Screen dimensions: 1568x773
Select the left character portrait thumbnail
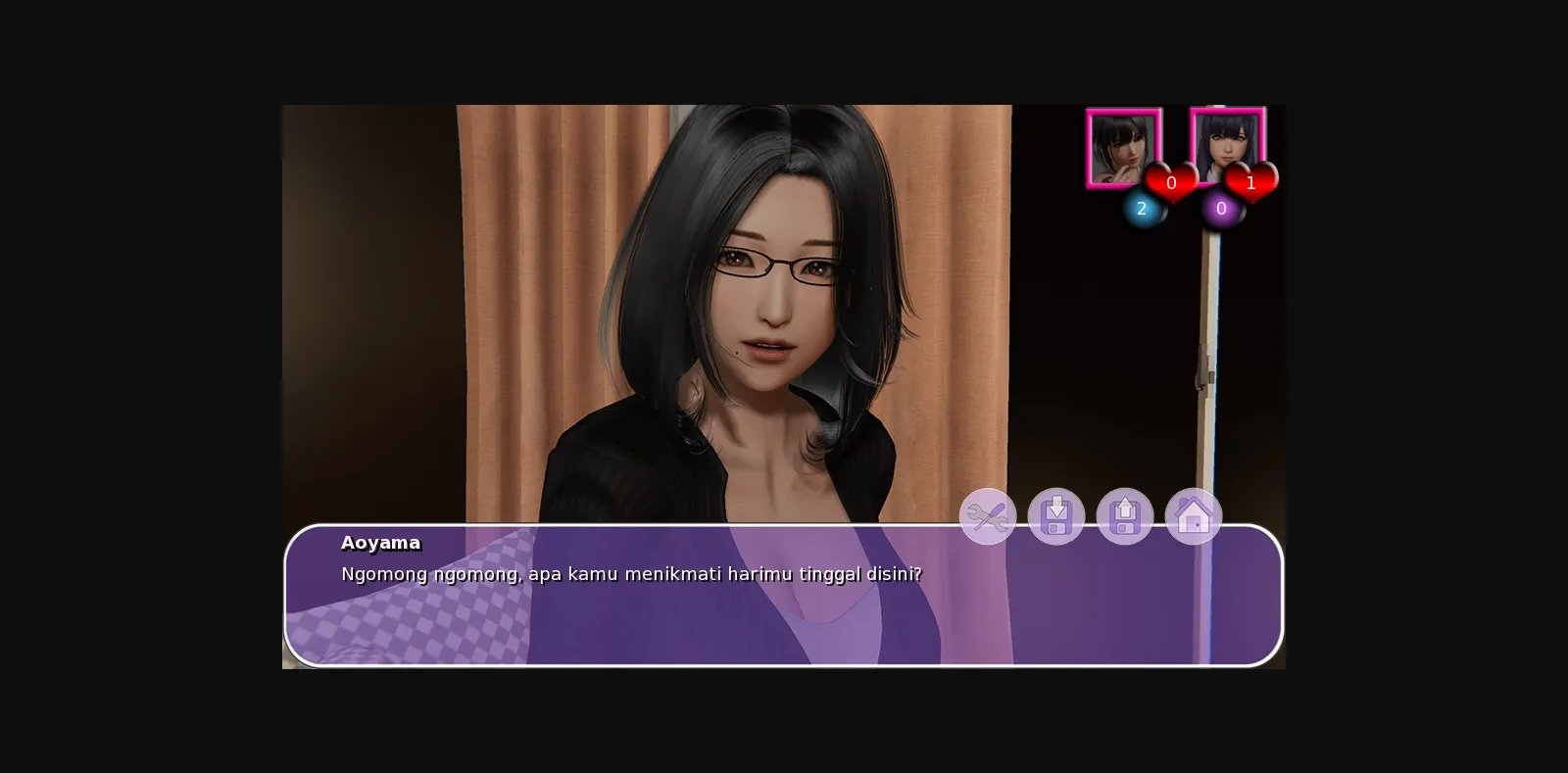(x=1123, y=147)
